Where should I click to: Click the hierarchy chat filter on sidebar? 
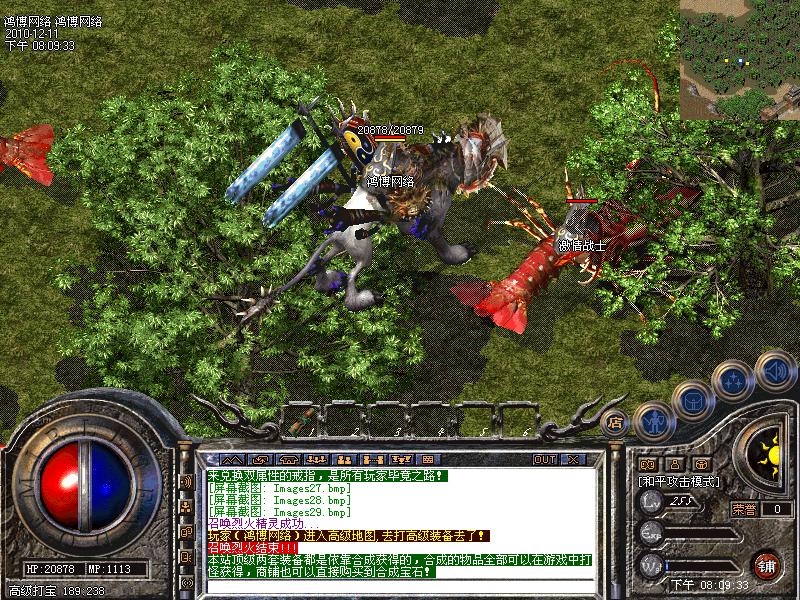186,506
